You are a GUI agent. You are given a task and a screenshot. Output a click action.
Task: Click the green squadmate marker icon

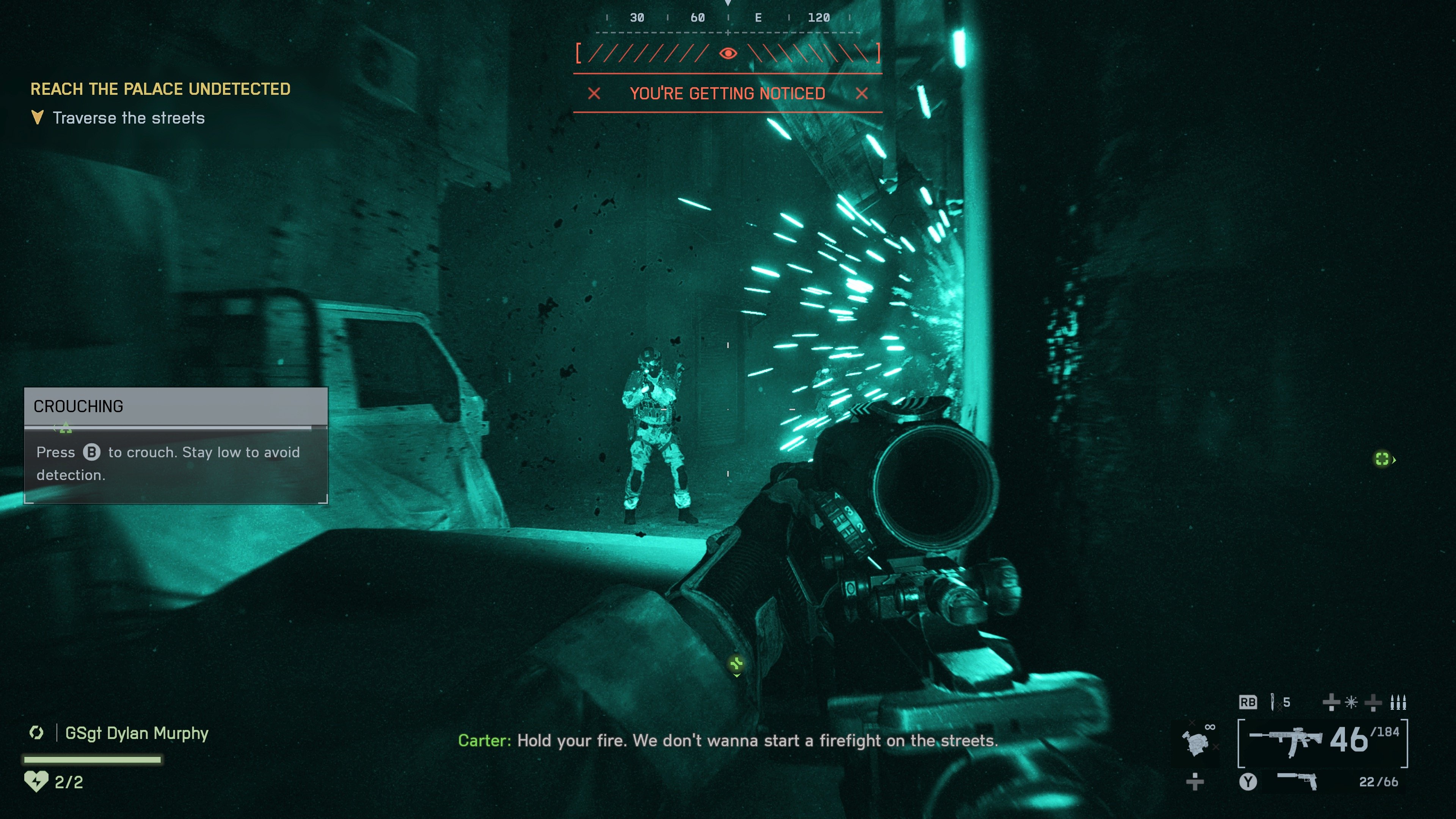[x=736, y=664]
